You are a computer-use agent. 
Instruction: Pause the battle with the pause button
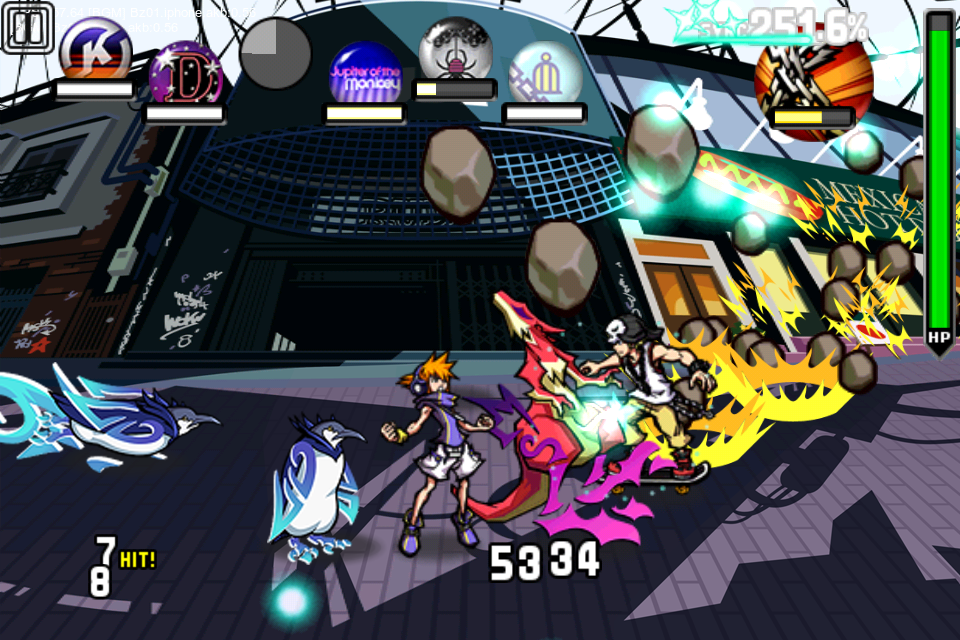(x=28, y=27)
